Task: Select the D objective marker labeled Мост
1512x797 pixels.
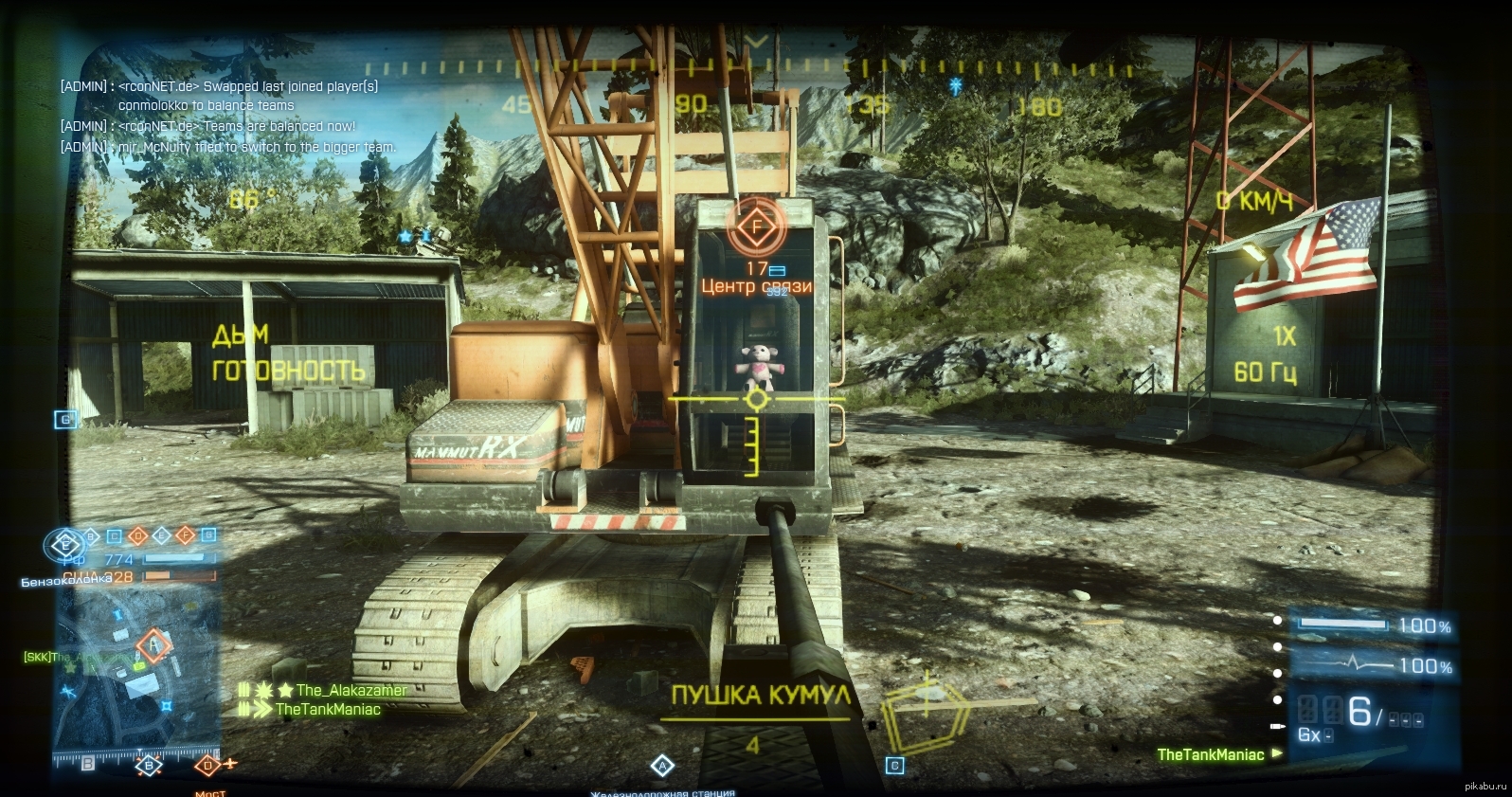Action: [208, 765]
